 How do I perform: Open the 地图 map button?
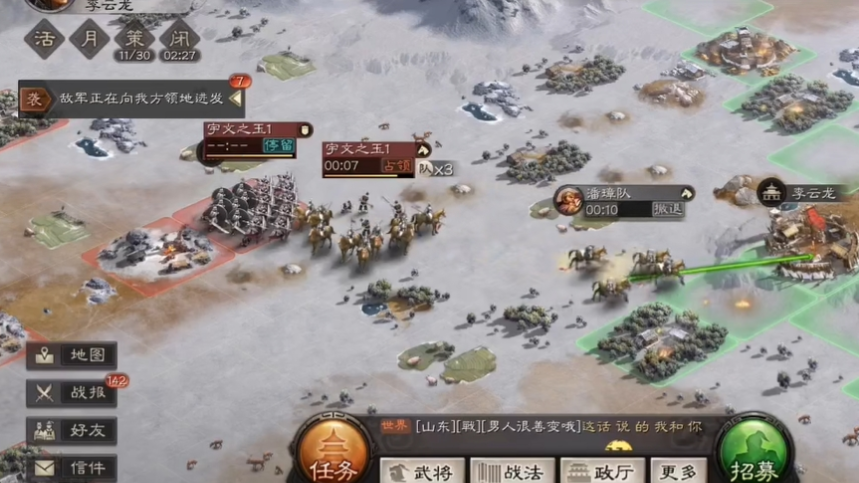click(72, 355)
